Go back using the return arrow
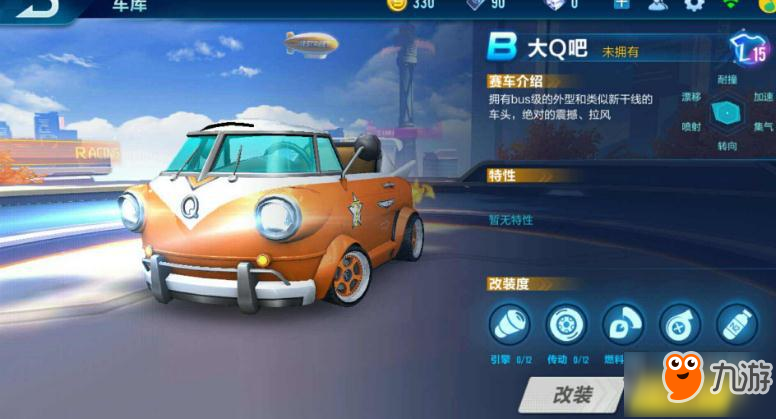 point(29,8)
